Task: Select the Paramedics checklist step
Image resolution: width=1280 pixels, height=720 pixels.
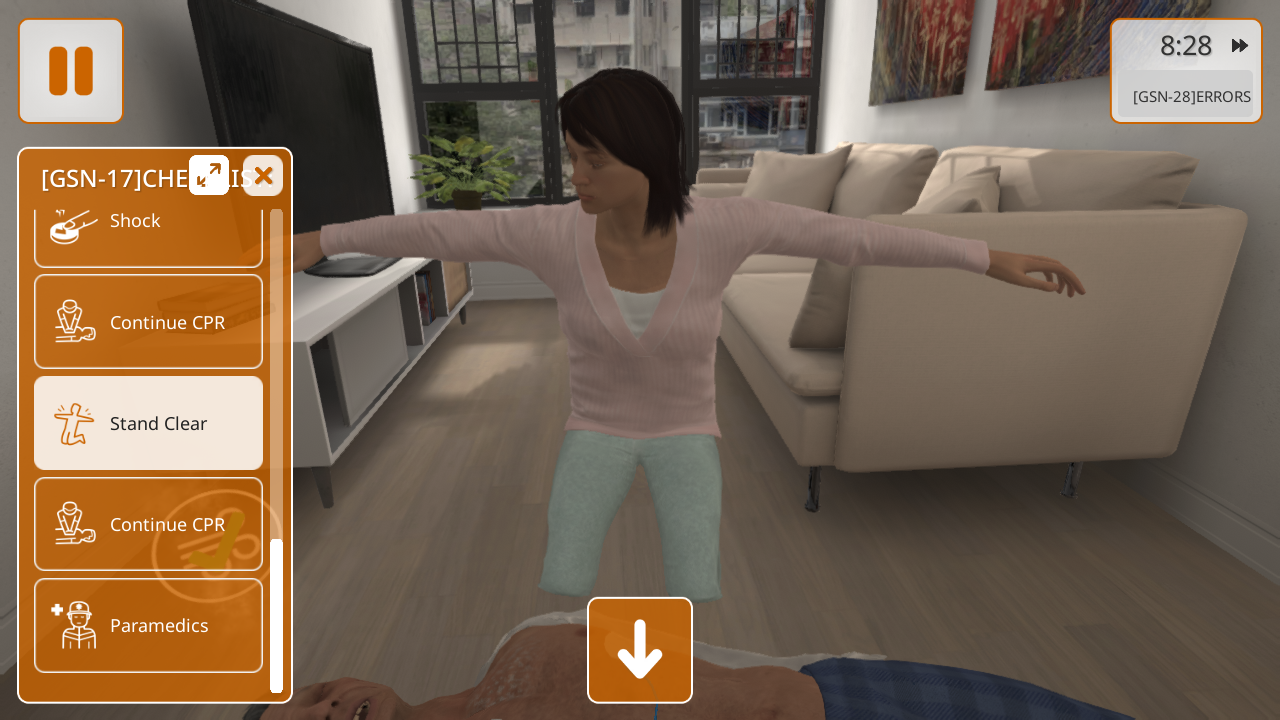Action: pos(148,625)
